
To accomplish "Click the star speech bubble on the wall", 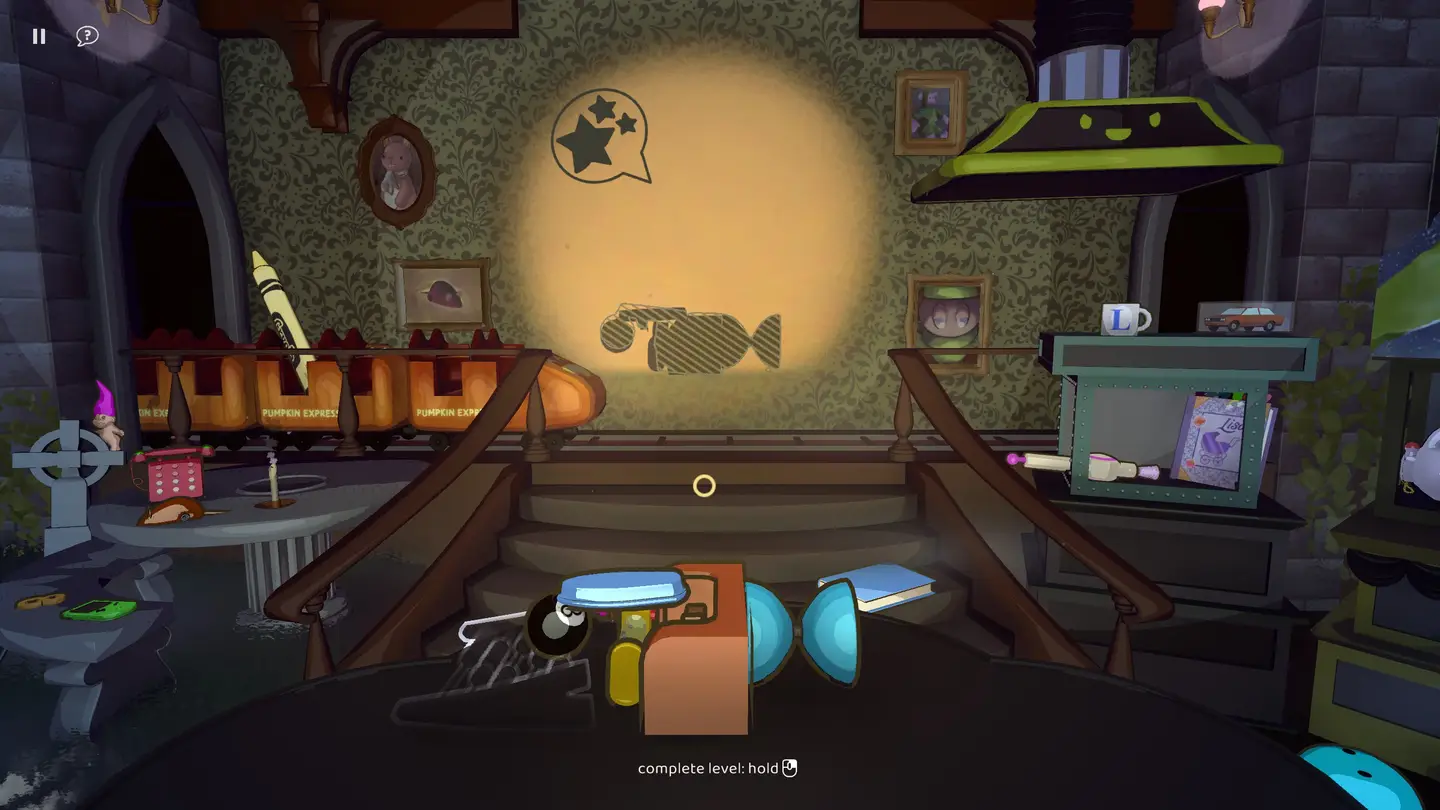I will (x=600, y=135).
